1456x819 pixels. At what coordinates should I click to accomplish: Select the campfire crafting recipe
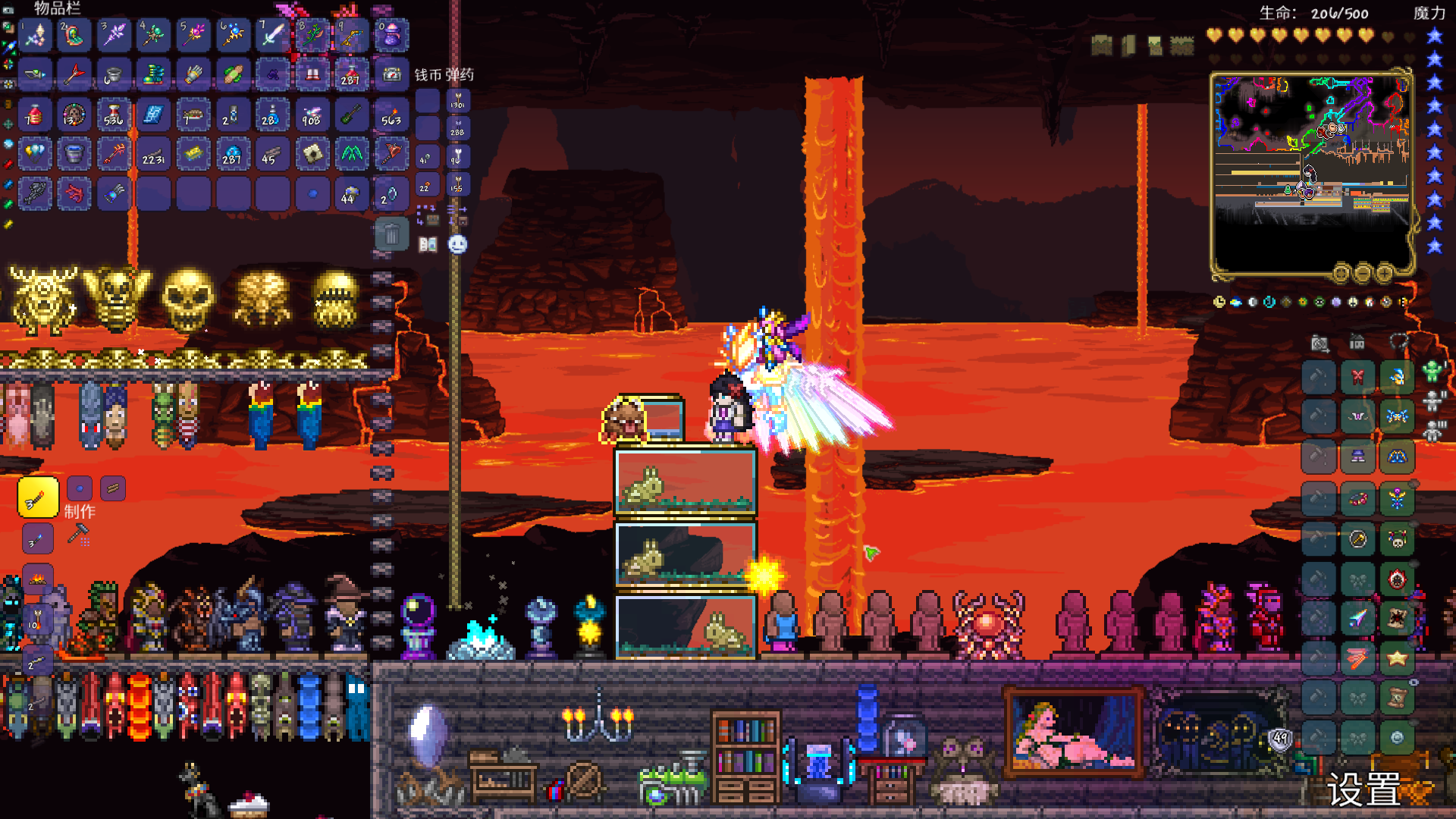(x=38, y=579)
